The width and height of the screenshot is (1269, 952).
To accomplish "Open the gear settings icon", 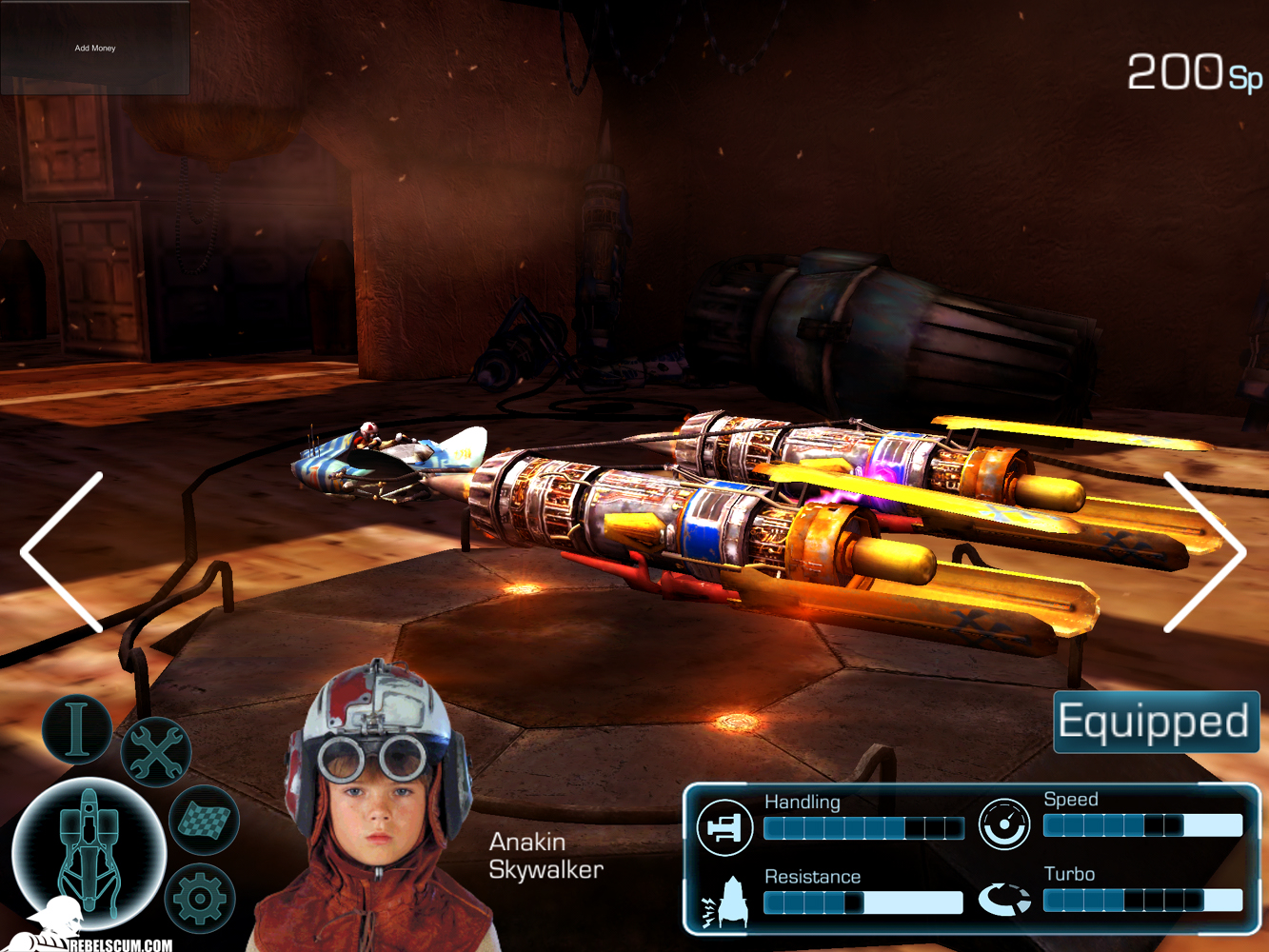I will click(199, 898).
